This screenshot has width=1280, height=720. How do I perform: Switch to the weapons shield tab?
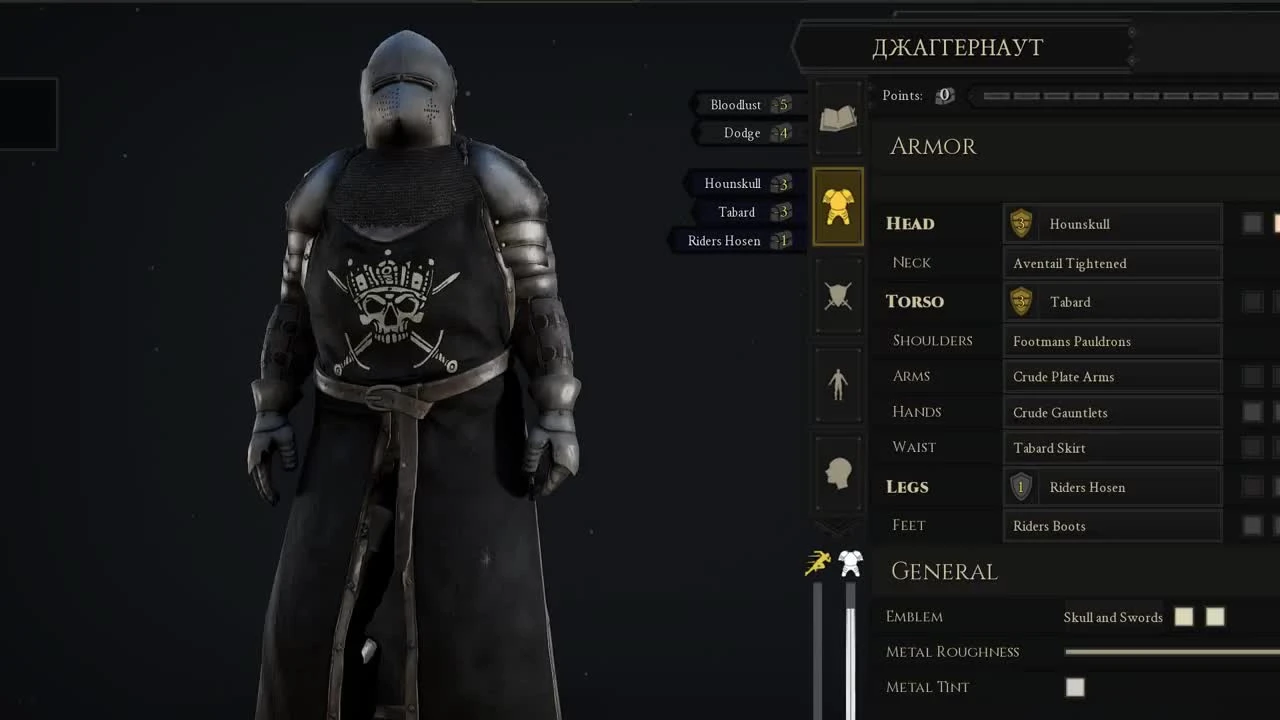838,295
